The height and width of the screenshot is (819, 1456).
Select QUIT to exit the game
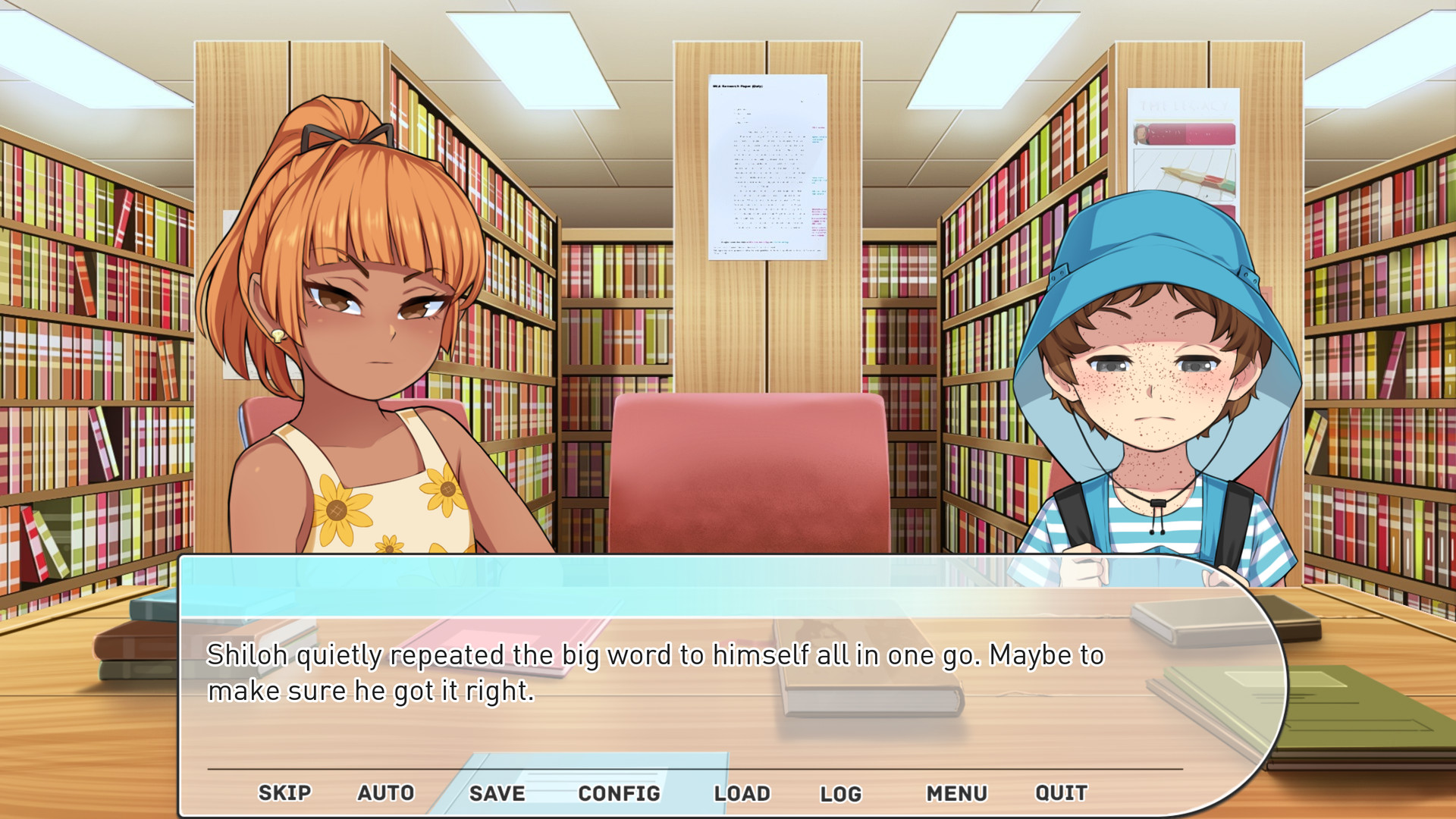tap(1060, 793)
